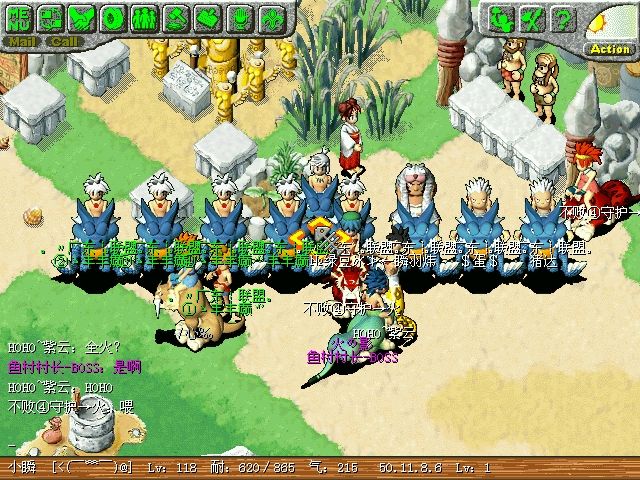Click the gavel hammer icon
The height and width of the screenshot is (480, 640).
177,17
